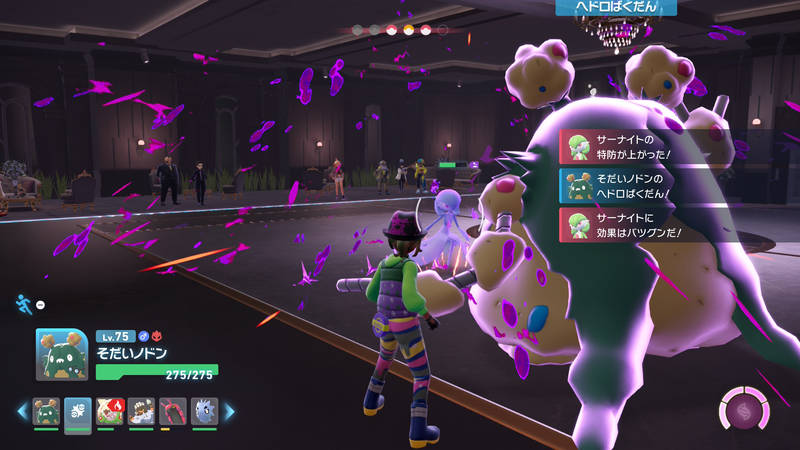
Task: Activate the pink Mega Evolution gauge icon
Action: pyautogui.click(x=744, y=411)
